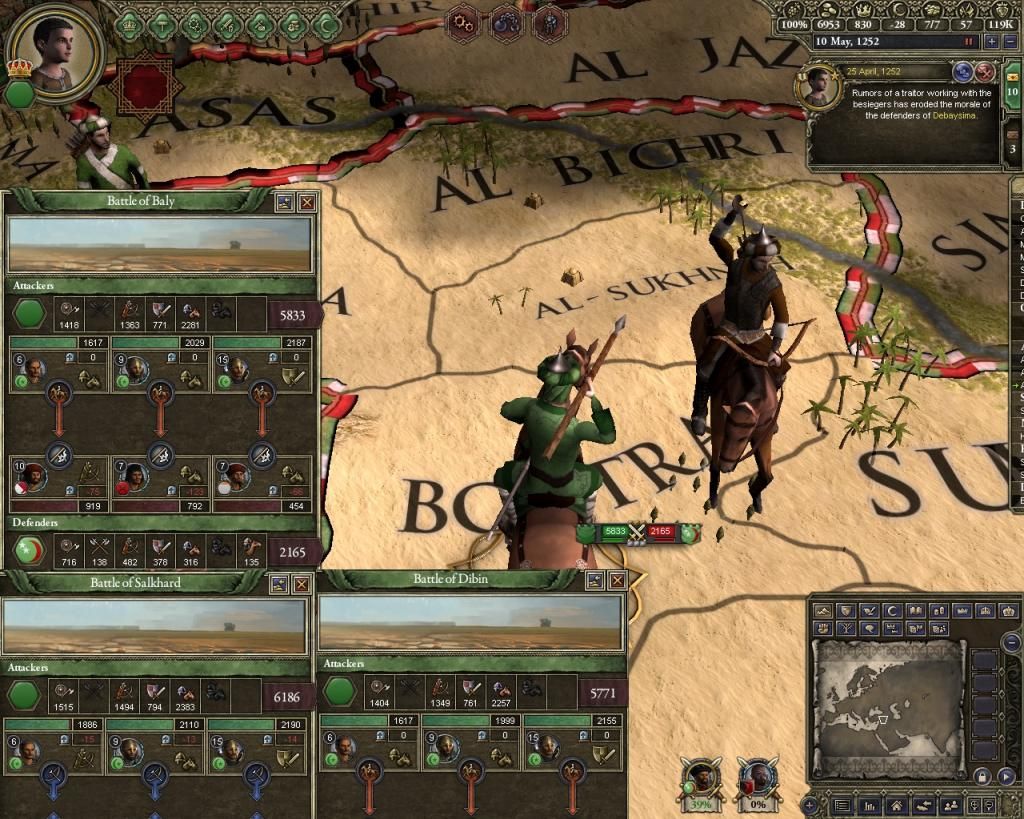This screenshot has height=819, width=1024.
Task: Close the Battle of Baly panel
Action: point(307,202)
